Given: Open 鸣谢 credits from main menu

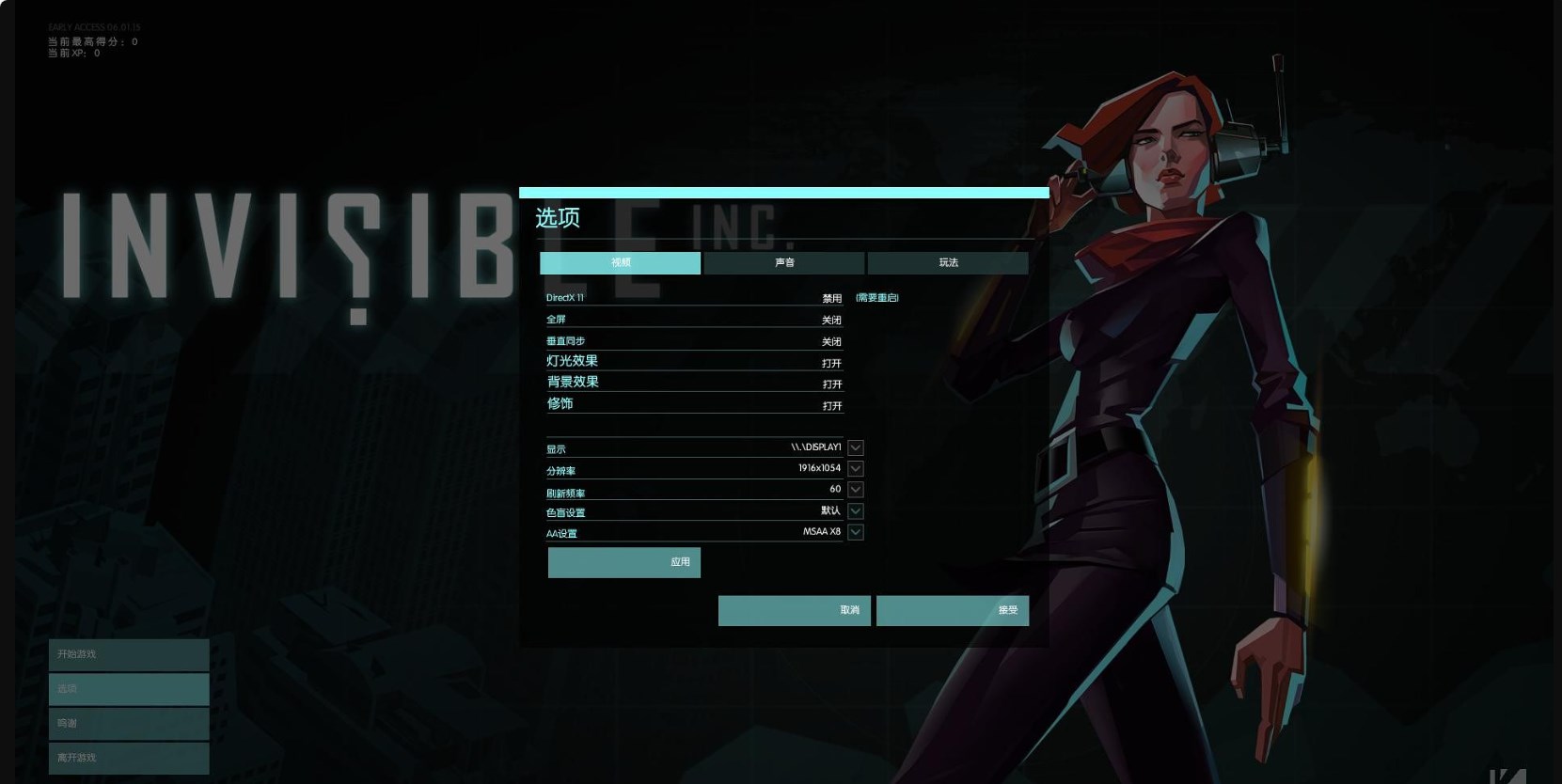Looking at the screenshot, I should point(129,724).
